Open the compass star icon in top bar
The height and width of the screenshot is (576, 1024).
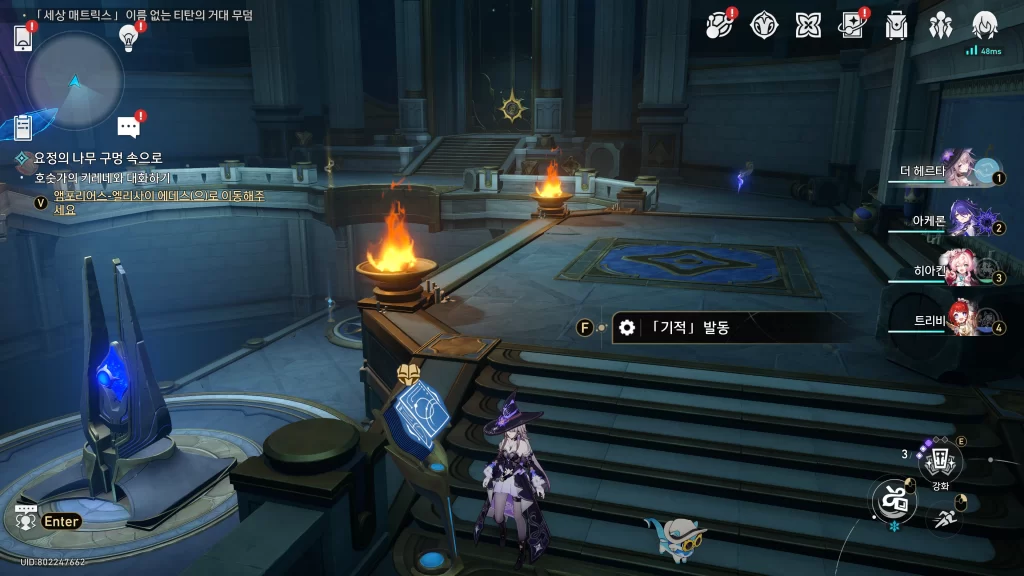(764, 25)
